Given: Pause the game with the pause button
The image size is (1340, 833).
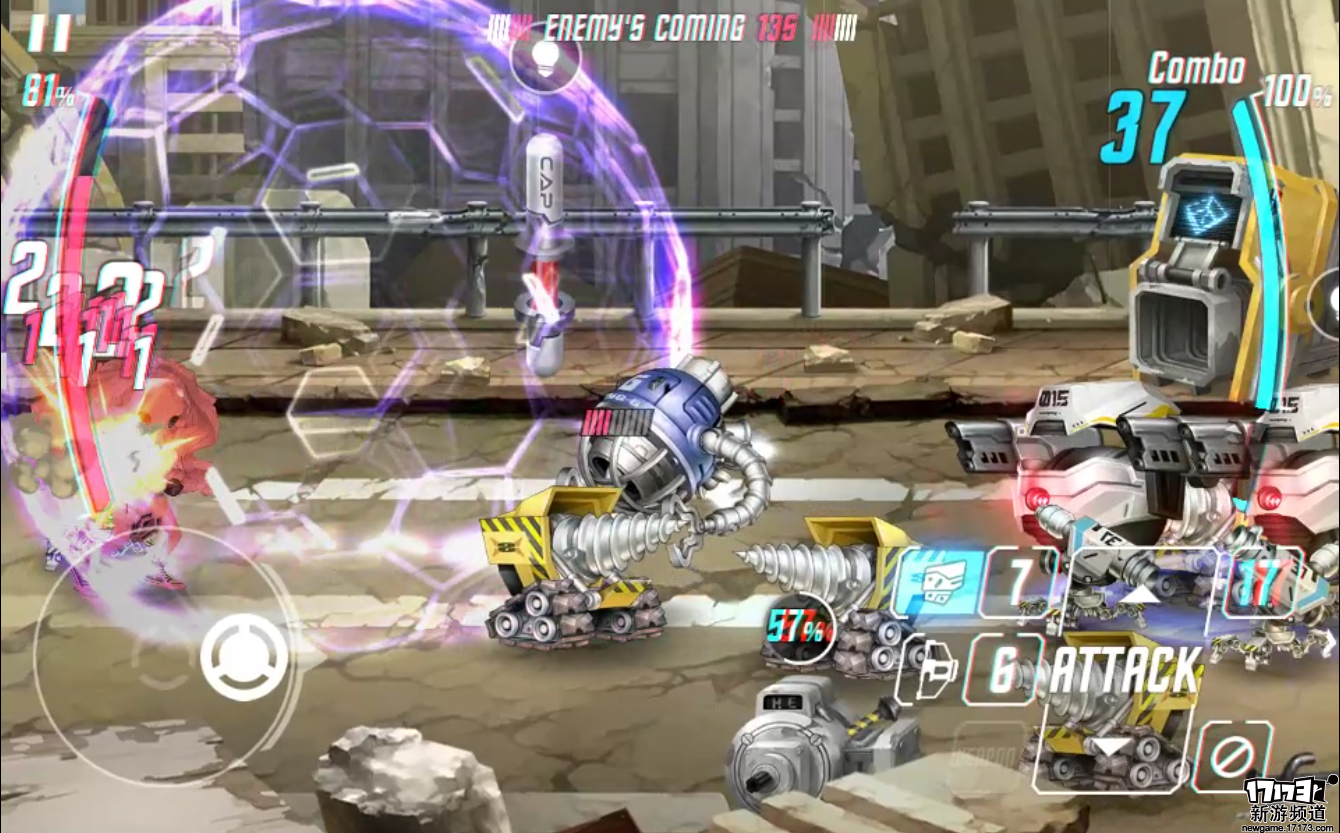Looking at the screenshot, I should (48, 32).
